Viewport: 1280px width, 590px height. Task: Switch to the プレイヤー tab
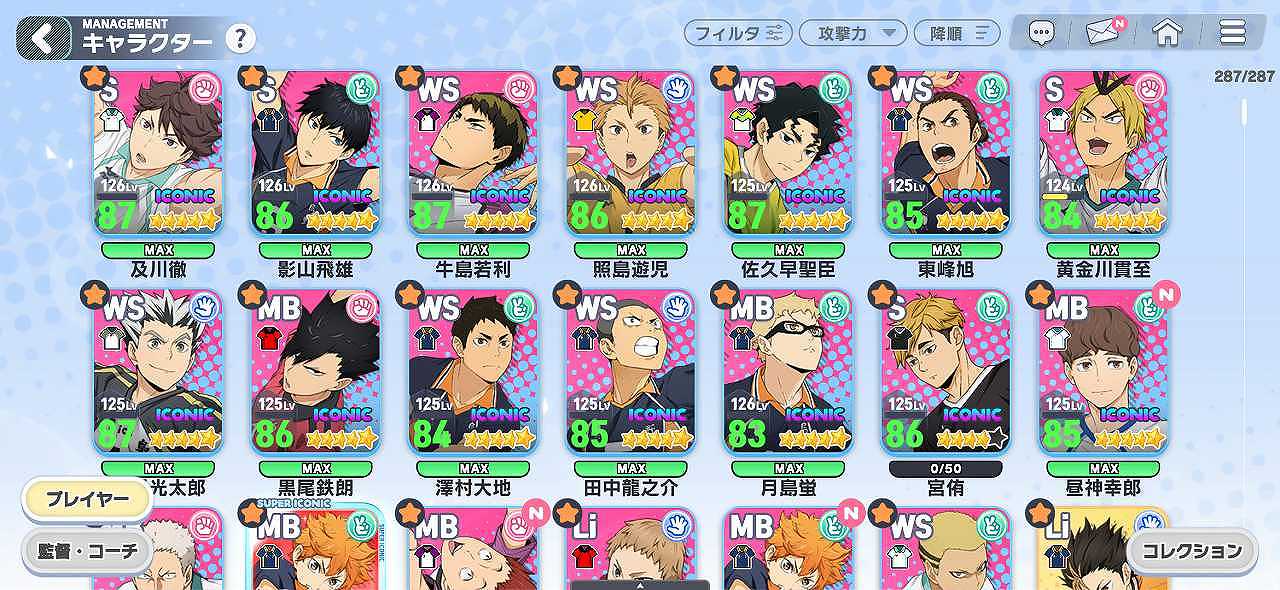pos(87,500)
